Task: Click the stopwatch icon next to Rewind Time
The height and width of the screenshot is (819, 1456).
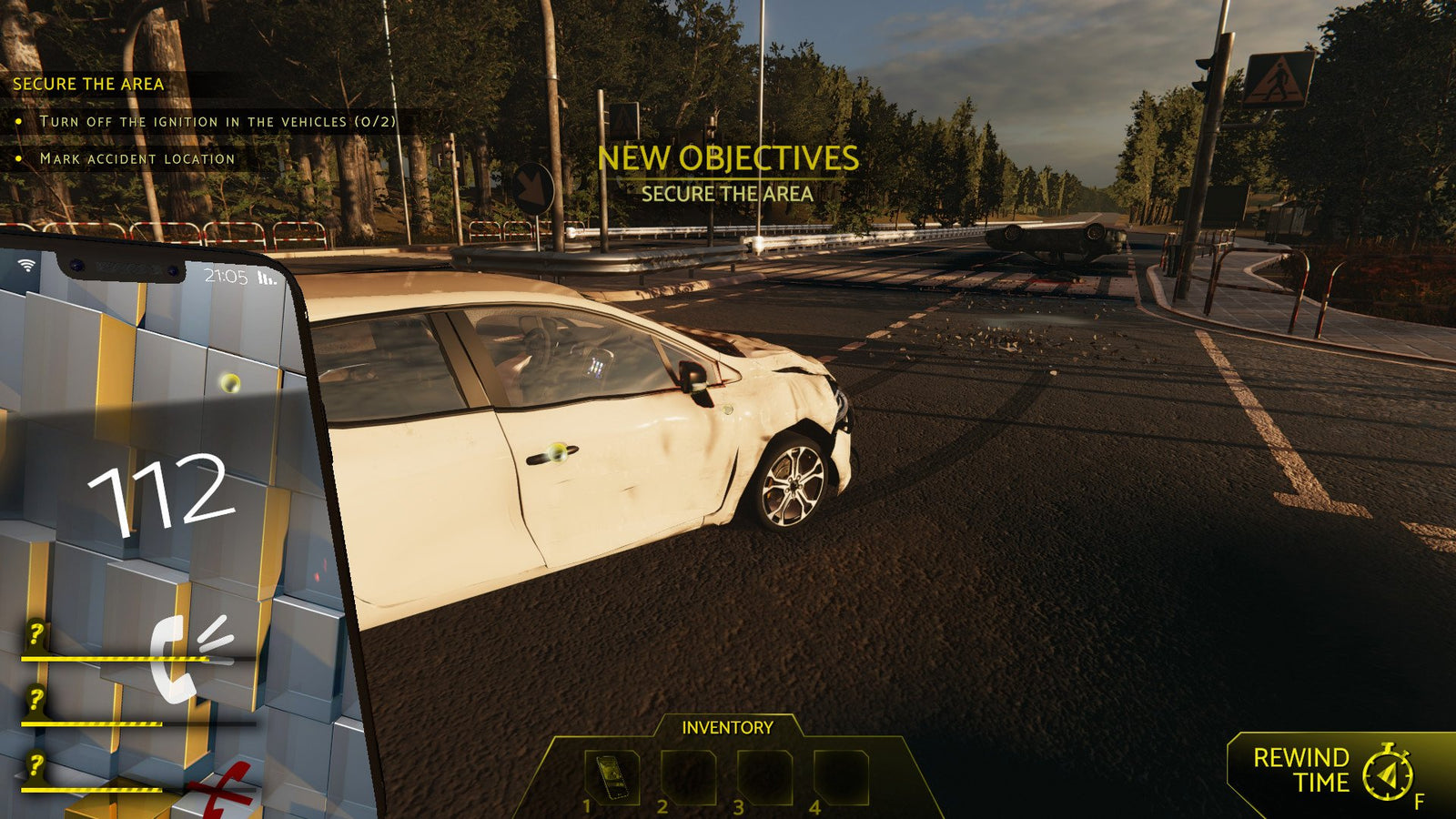Action: pyautogui.click(x=1387, y=774)
